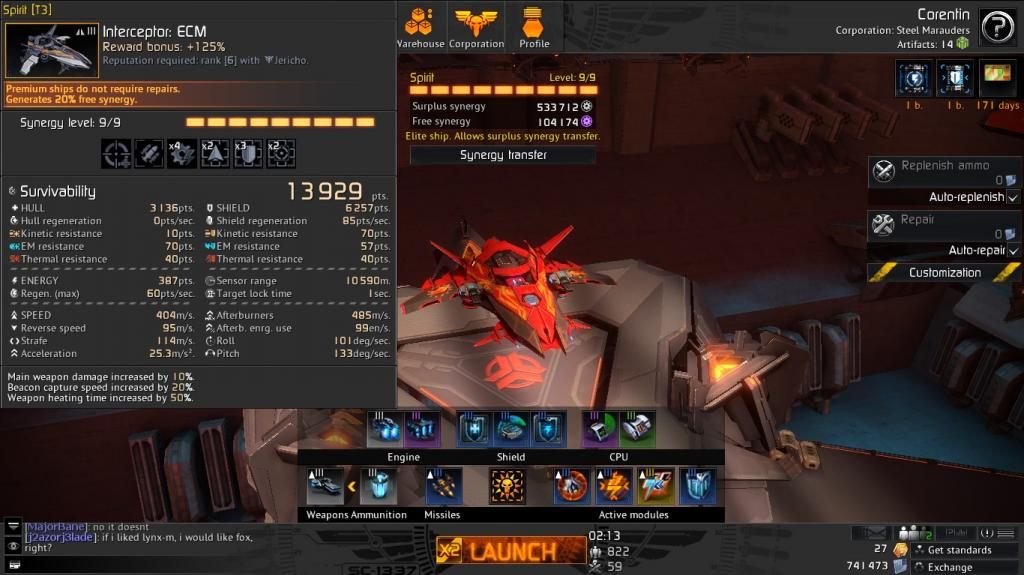
Task: Click the Synergy transfer button
Action: (503, 155)
